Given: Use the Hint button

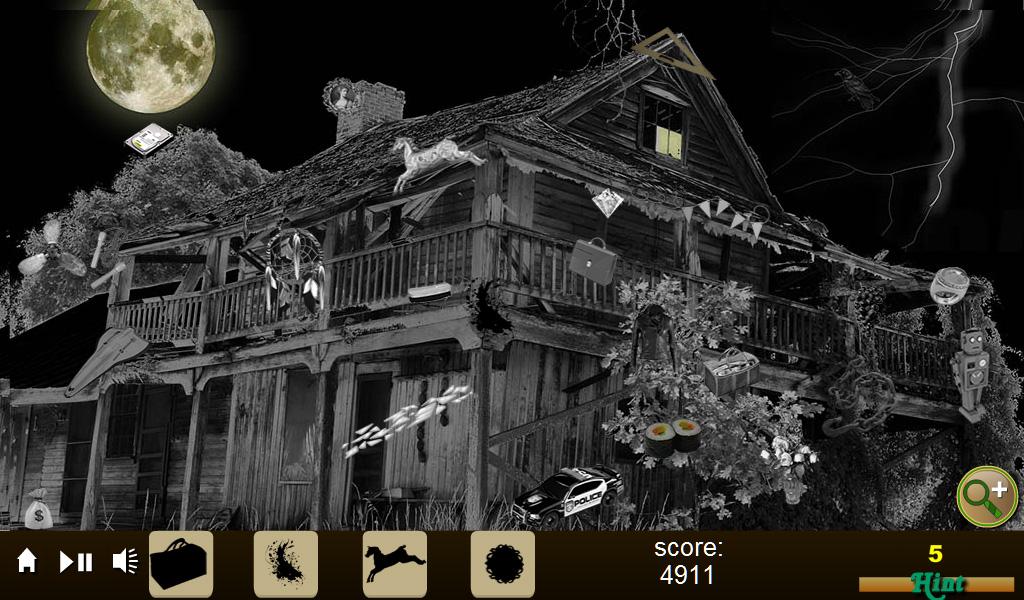Looking at the screenshot, I should pos(936,582).
